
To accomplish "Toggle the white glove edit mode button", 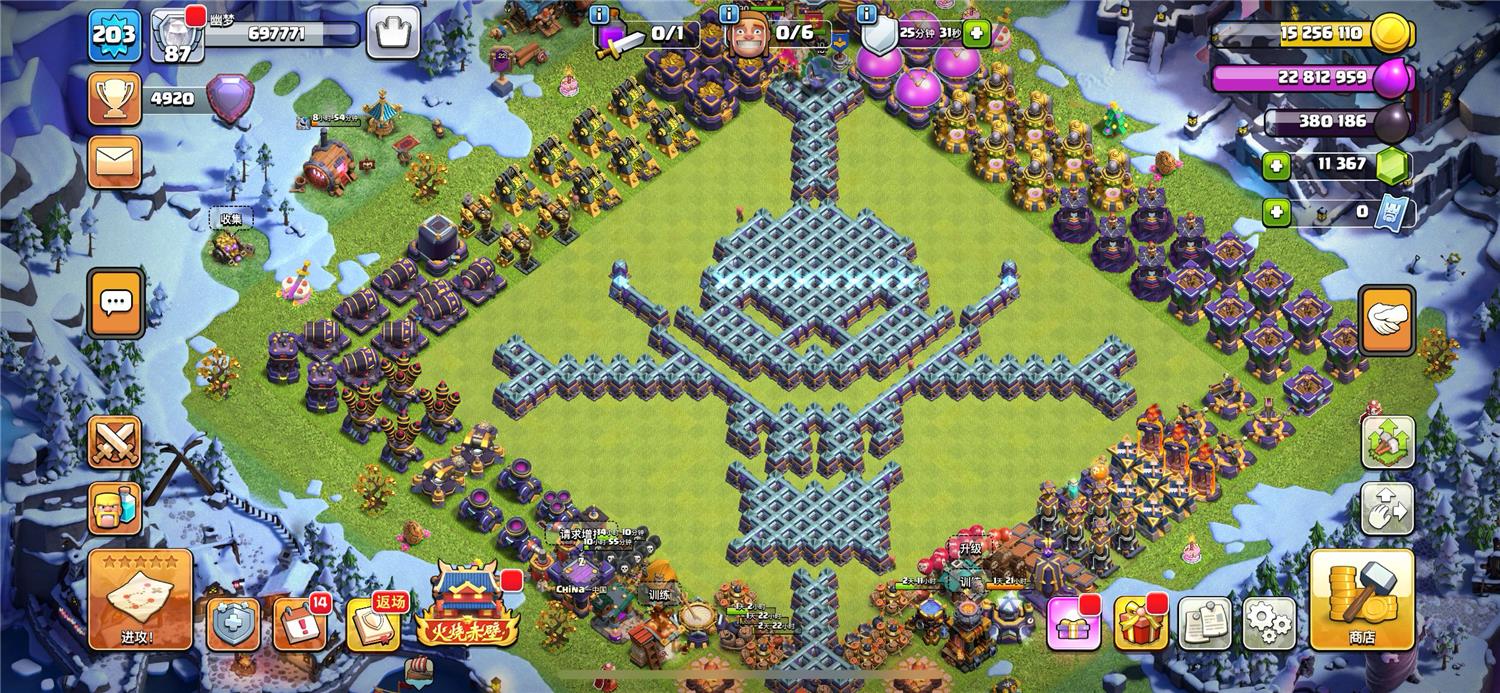I will [1386, 319].
